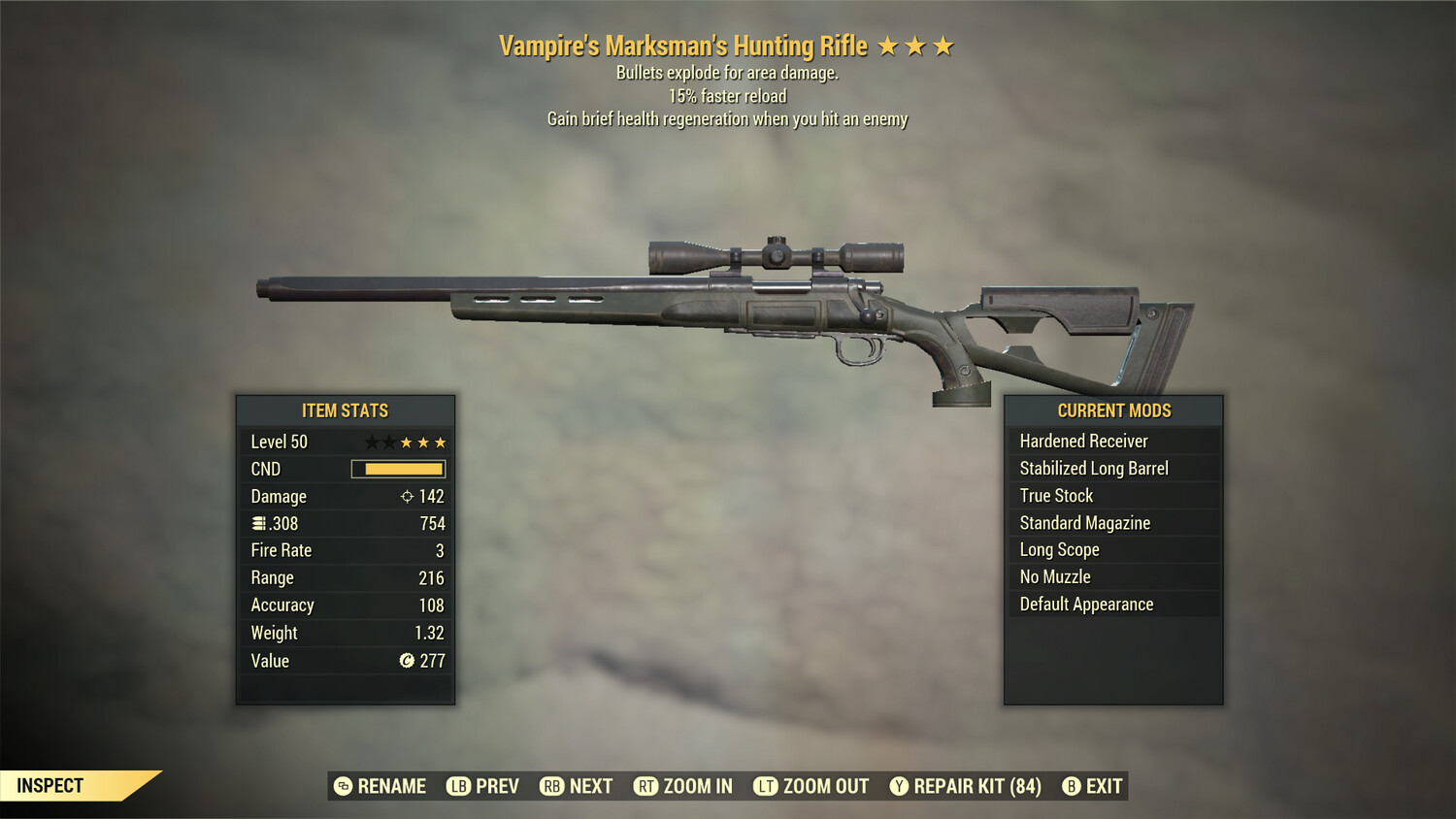This screenshot has height=819, width=1456.
Task: Click the caps icon next to Value 277
Action: pyautogui.click(x=408, y=661)
